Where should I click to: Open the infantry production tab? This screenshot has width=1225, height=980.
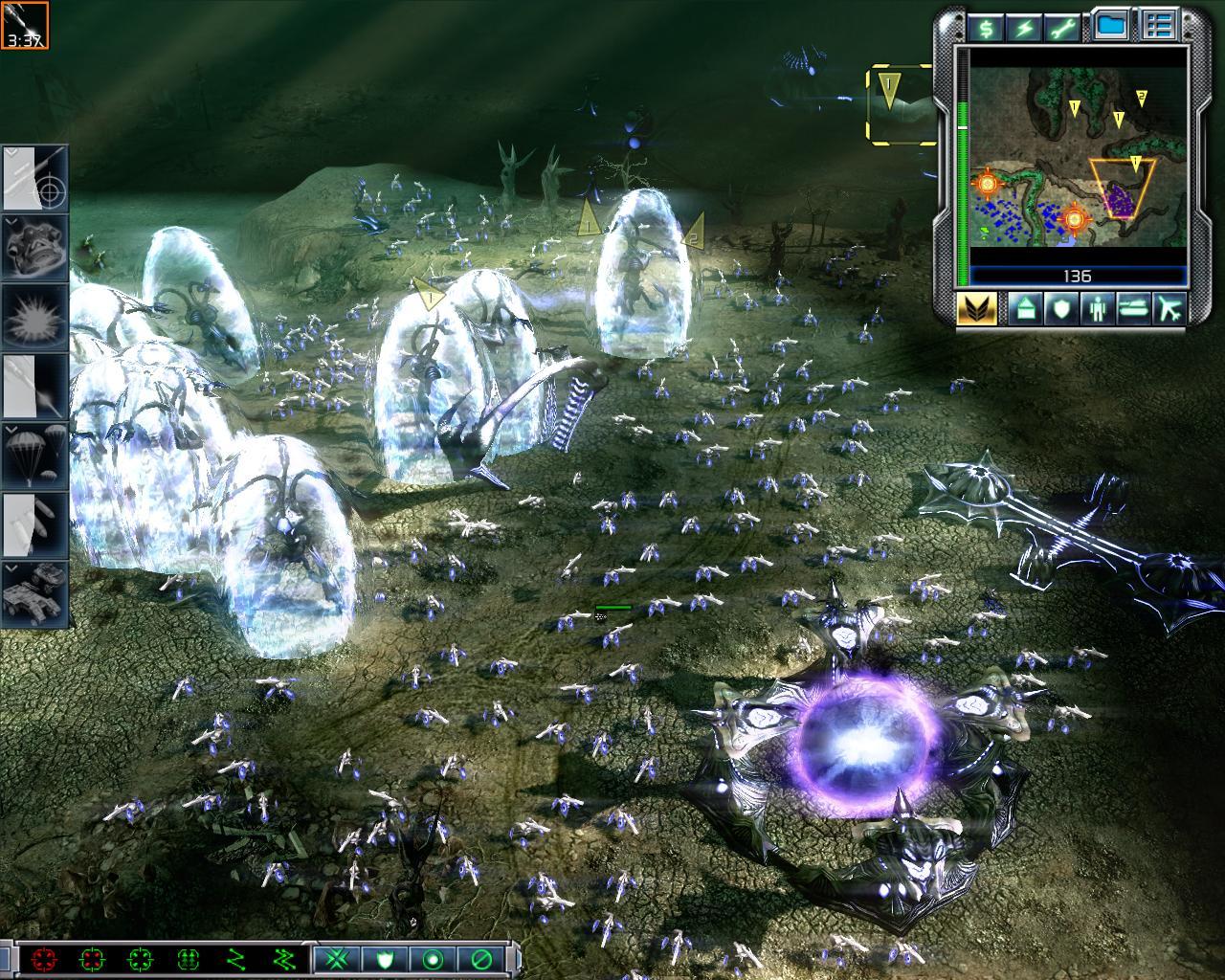(1094, 308)
